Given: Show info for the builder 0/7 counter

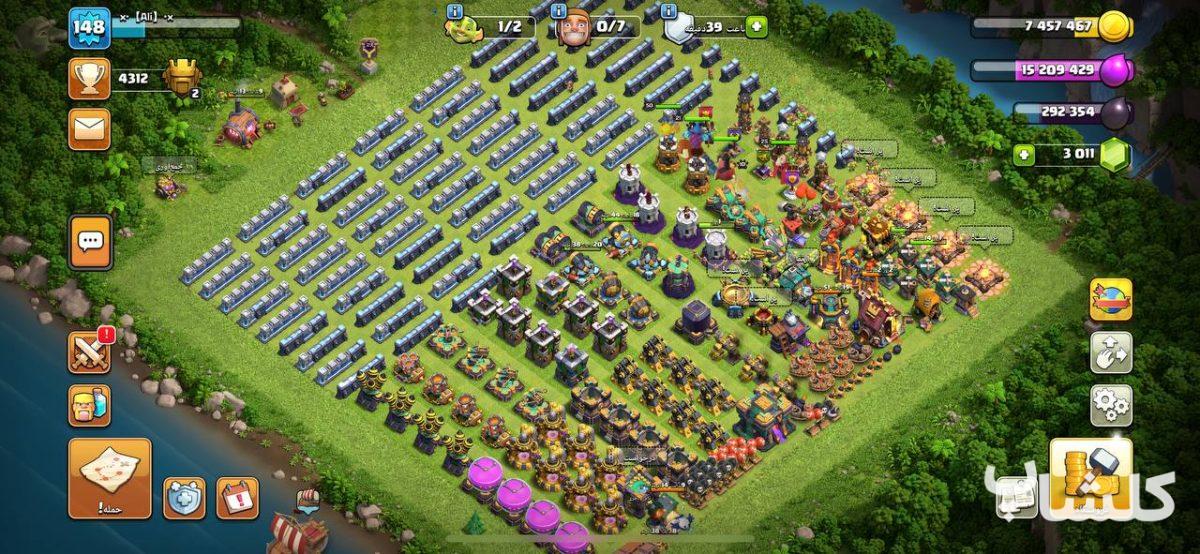Looking at the screenshot, I should (x=559, y=11).
